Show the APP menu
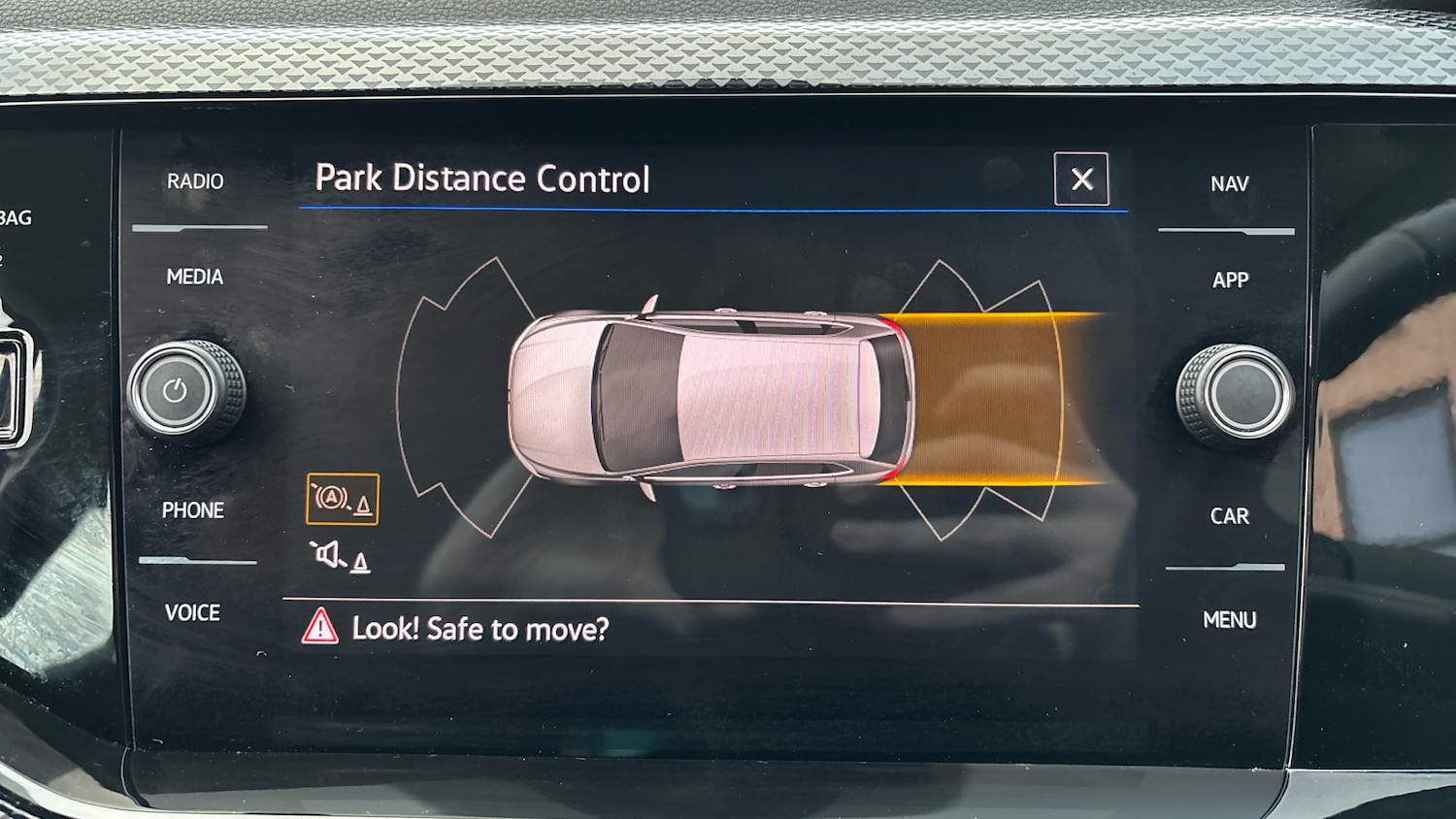 pyautogui.click(x=1230, y=280)
